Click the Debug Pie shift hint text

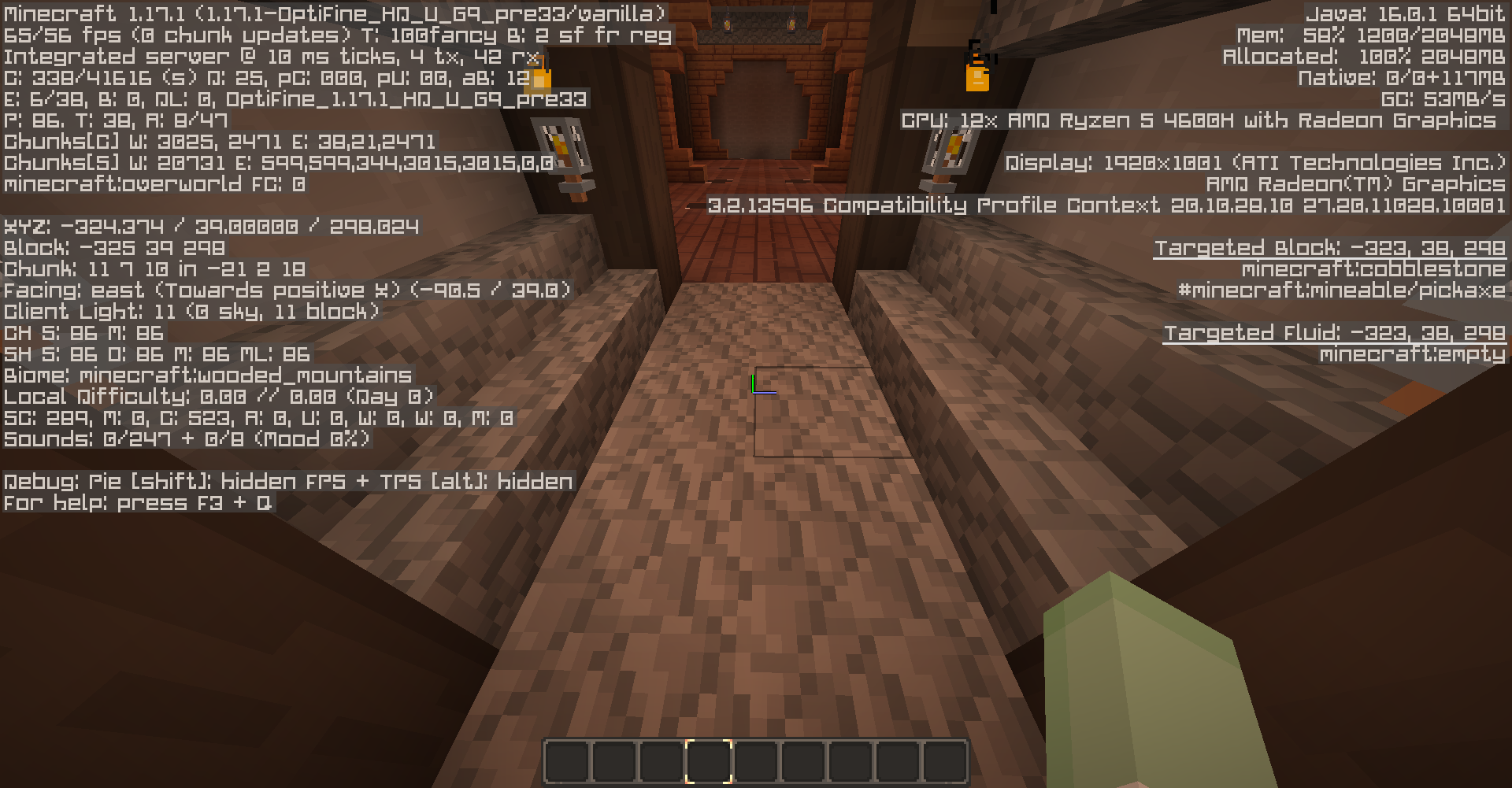point(287,481)
